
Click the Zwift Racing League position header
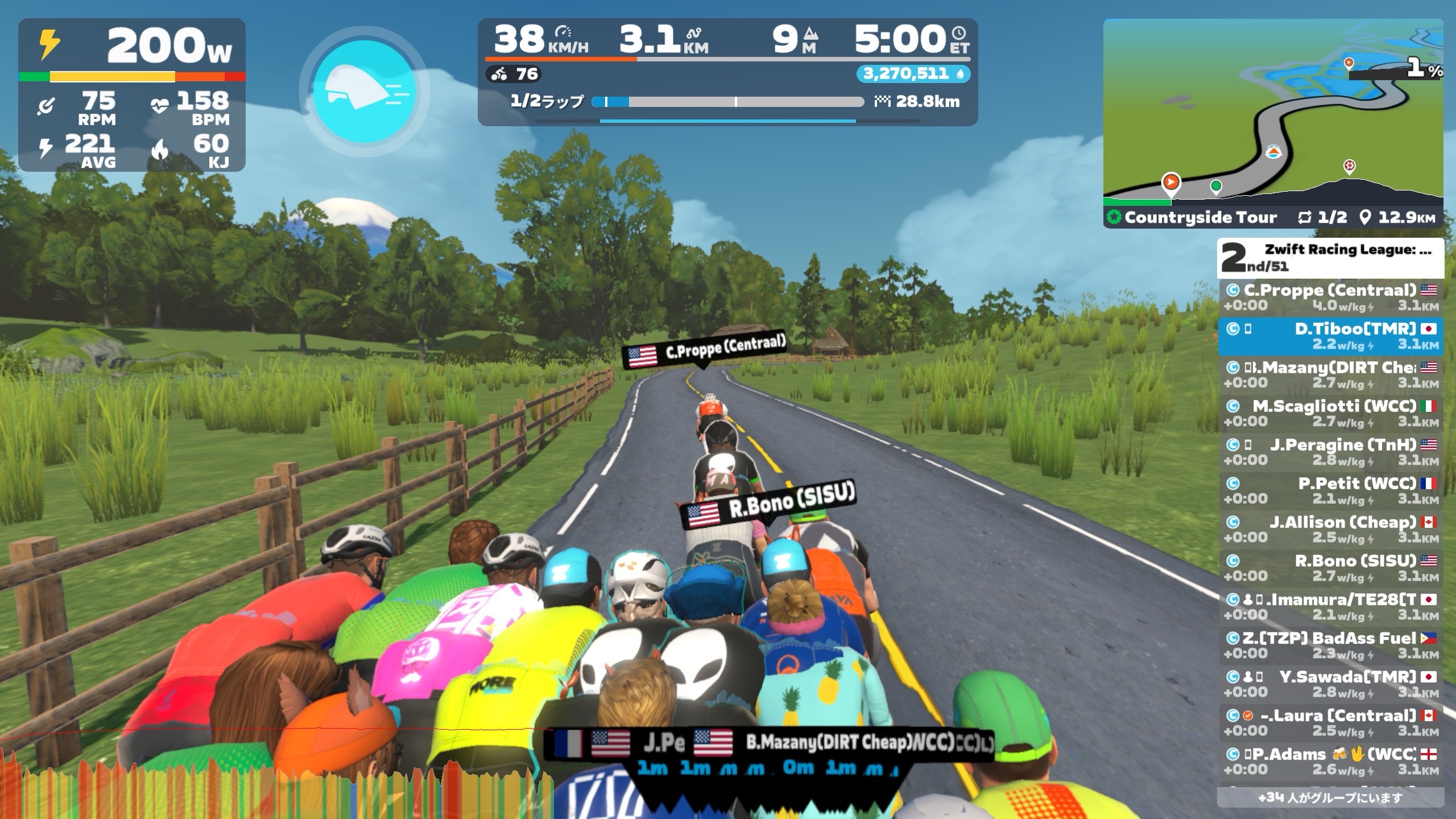[1330, 258]
